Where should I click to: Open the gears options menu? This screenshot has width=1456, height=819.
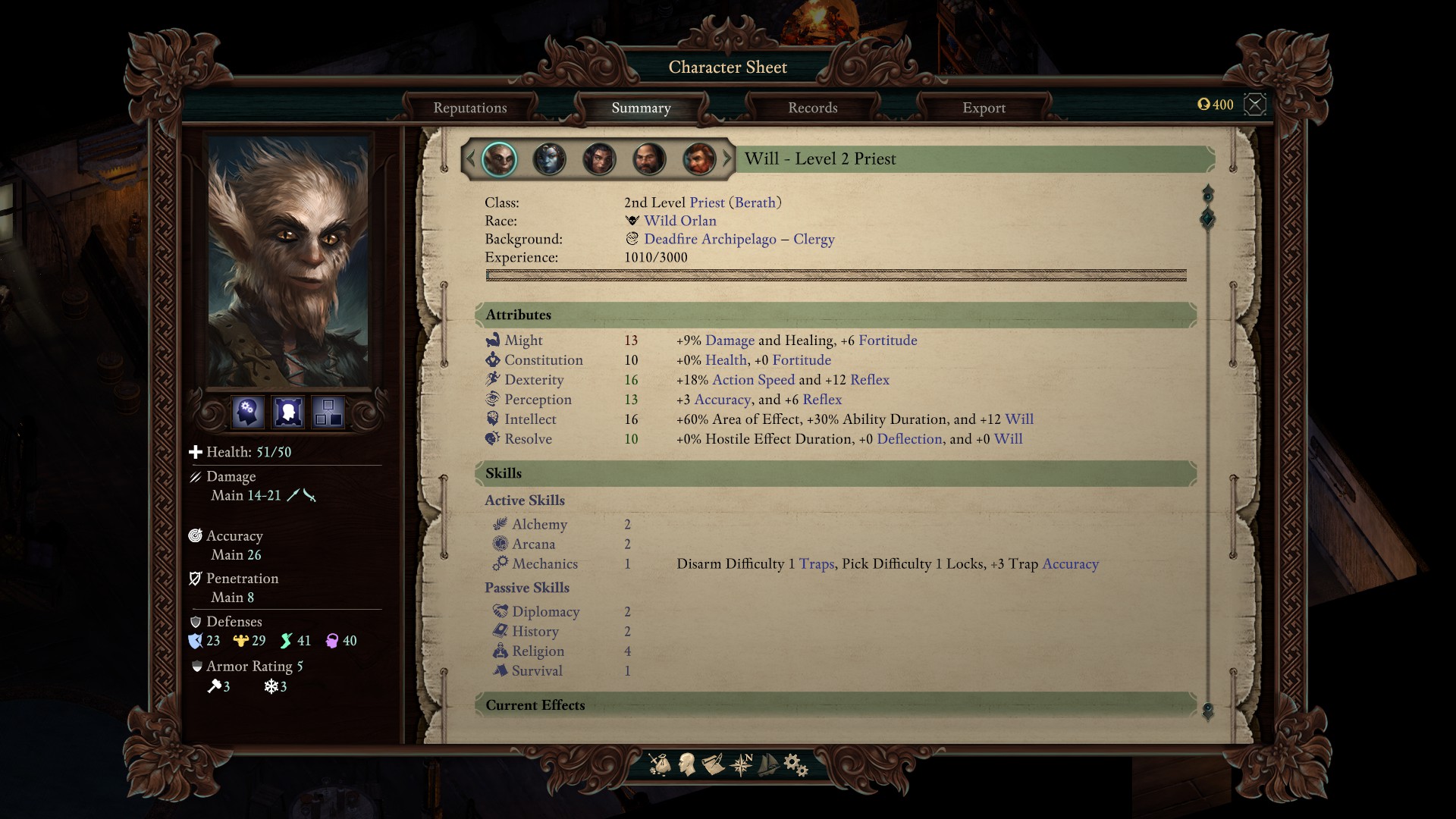[x=795, y=764]
